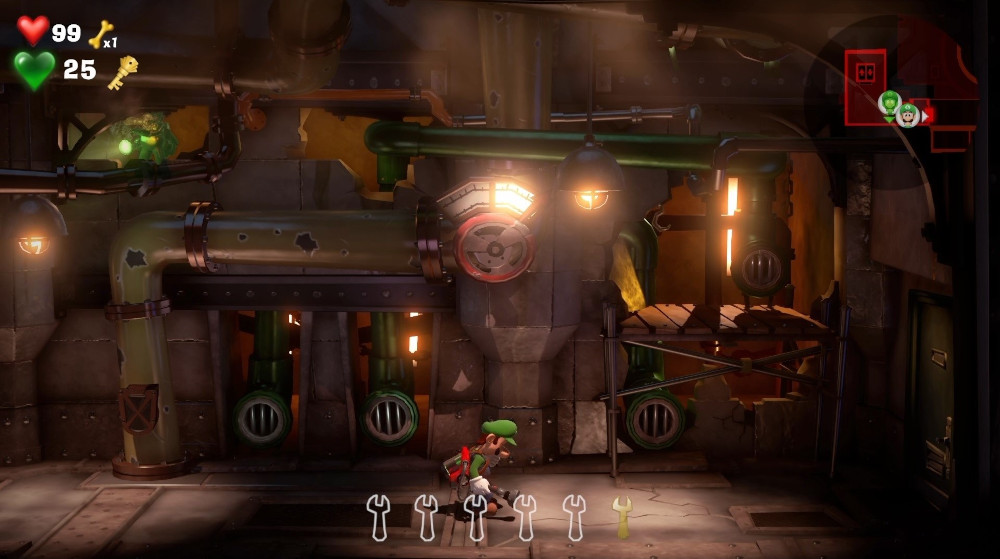Click the collected gold wrench icon

coord(622,515)
